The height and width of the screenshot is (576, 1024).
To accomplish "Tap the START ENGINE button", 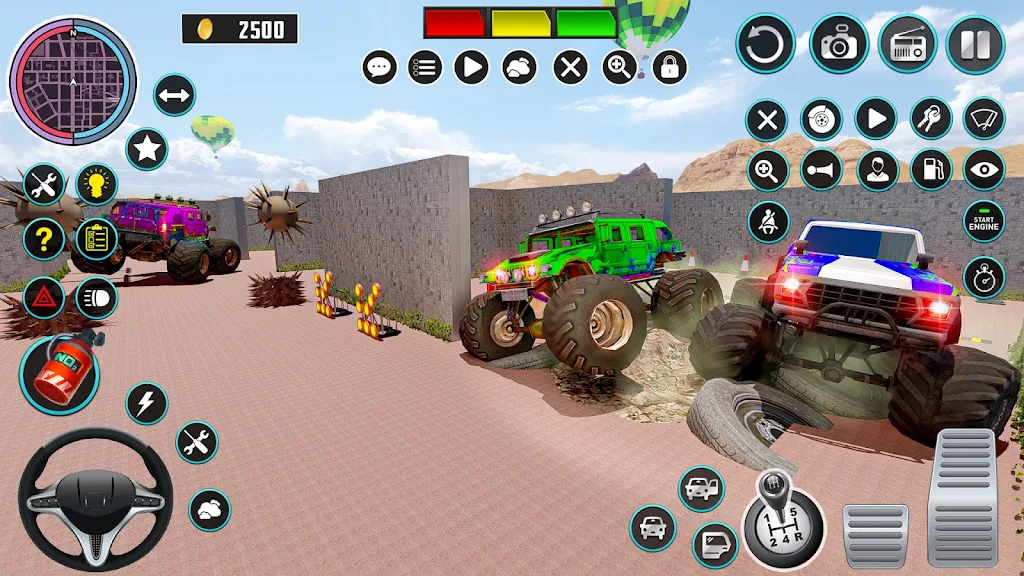I will pyautogui.click(x=983, y=221).
